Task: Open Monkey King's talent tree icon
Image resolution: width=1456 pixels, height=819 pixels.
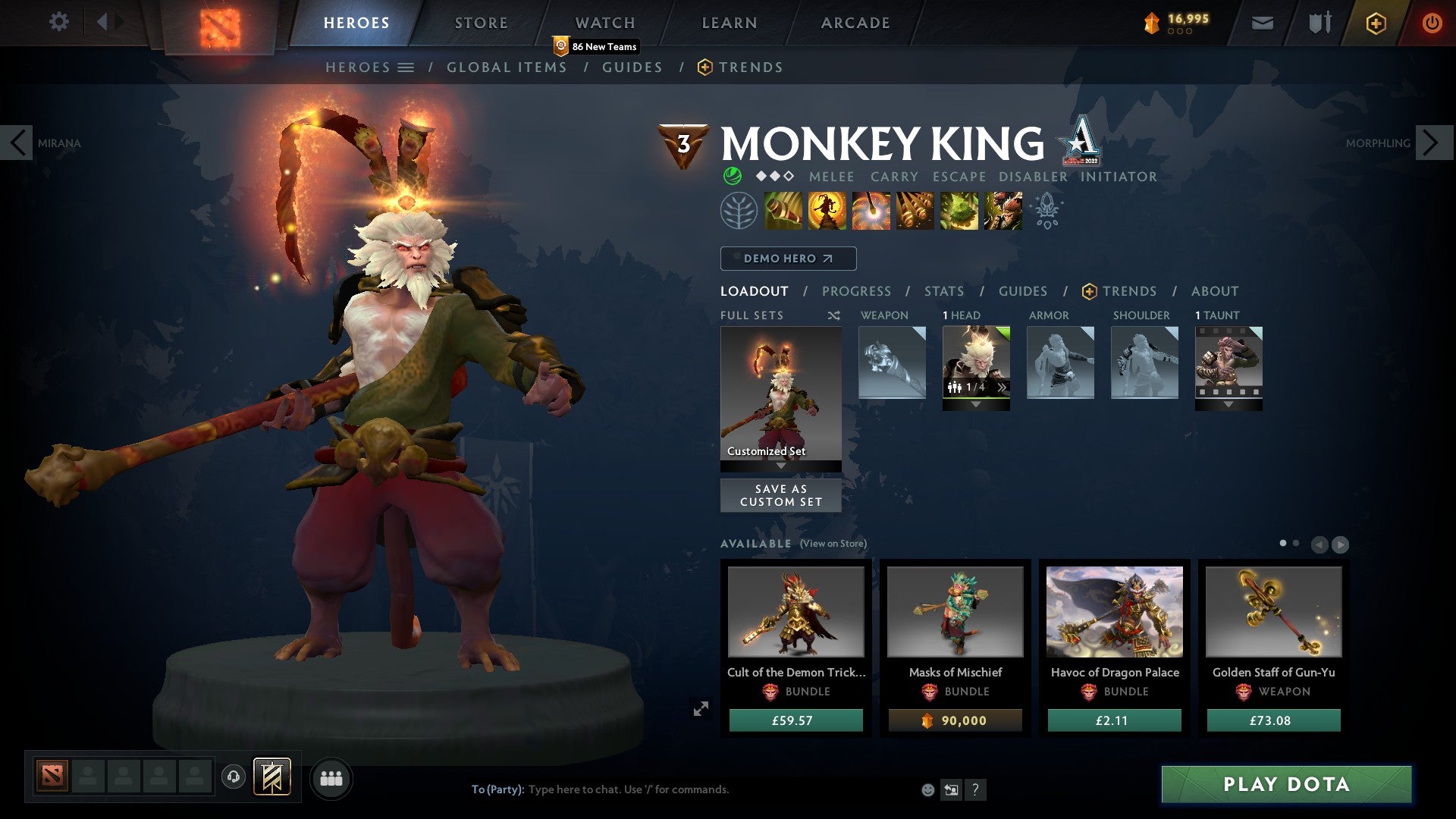Action: pyautogui.click(x=739, y=210)
